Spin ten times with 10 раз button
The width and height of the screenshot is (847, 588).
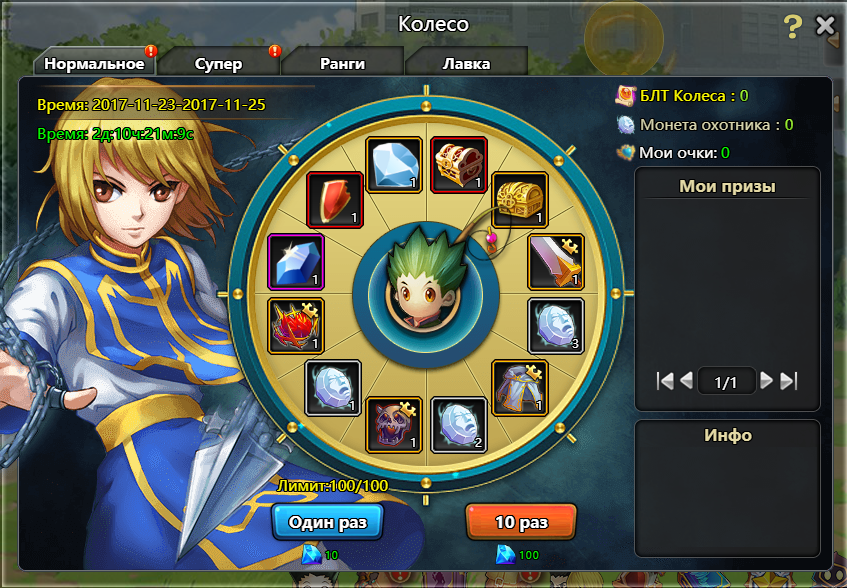coord(521,522)
